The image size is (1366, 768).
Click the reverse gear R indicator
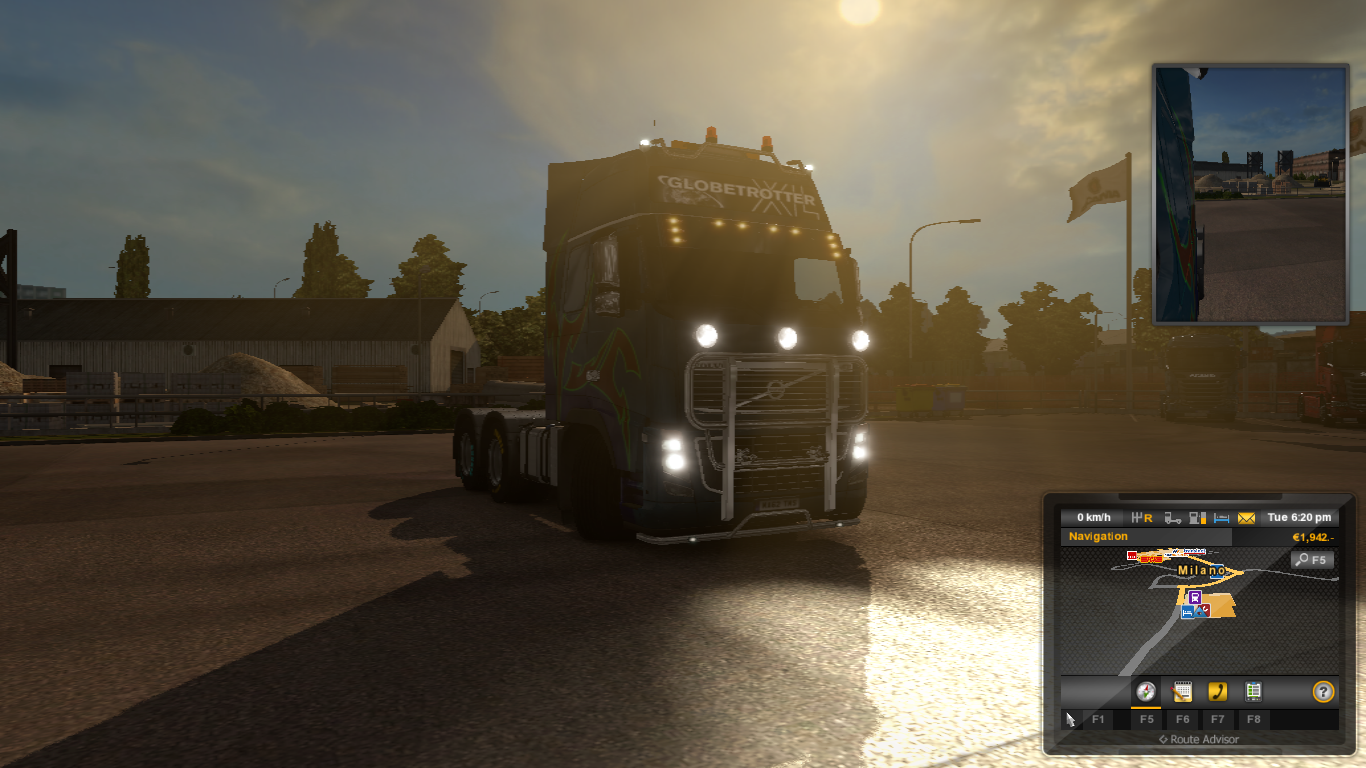(1143, 517)
